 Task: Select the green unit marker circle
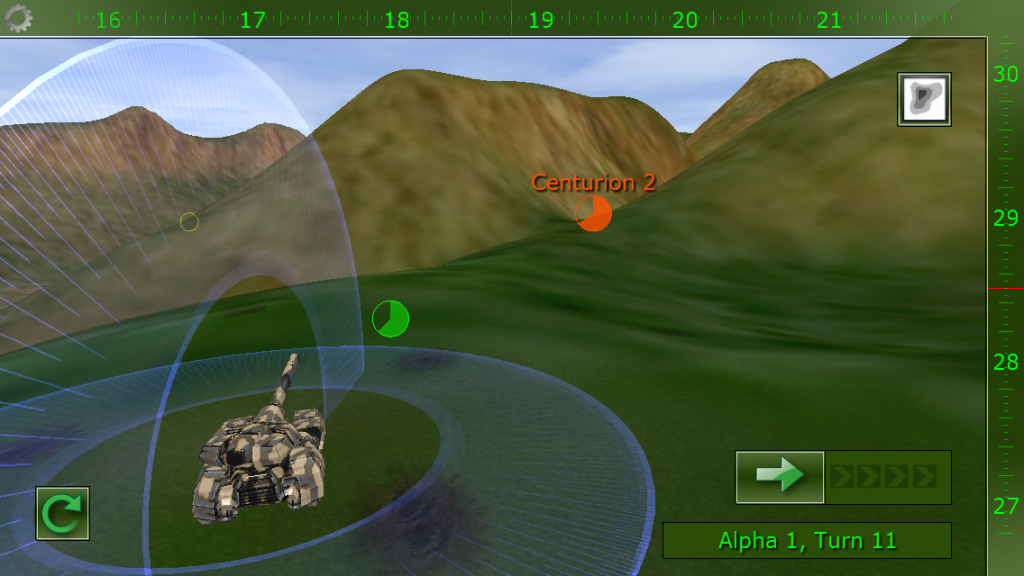click(x=390, y=319)
